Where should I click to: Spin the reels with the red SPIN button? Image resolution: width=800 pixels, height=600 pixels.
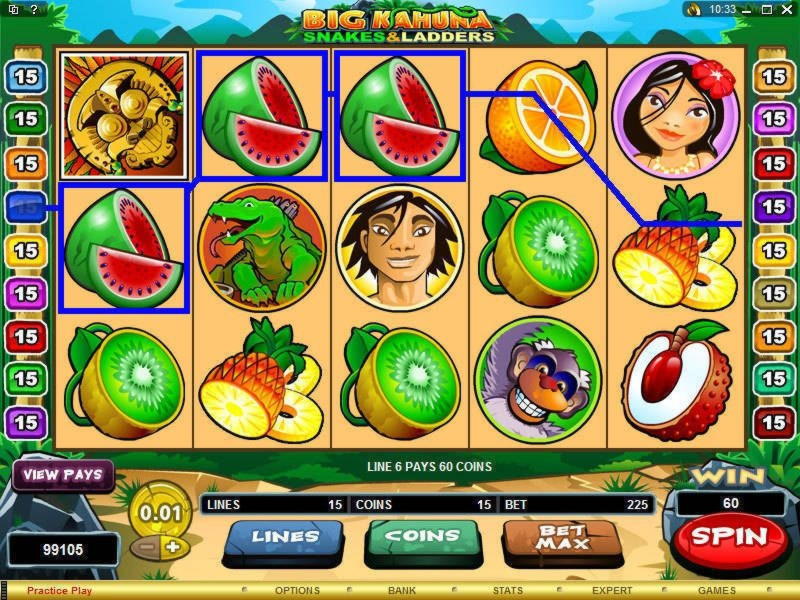(x=729, y=536)
